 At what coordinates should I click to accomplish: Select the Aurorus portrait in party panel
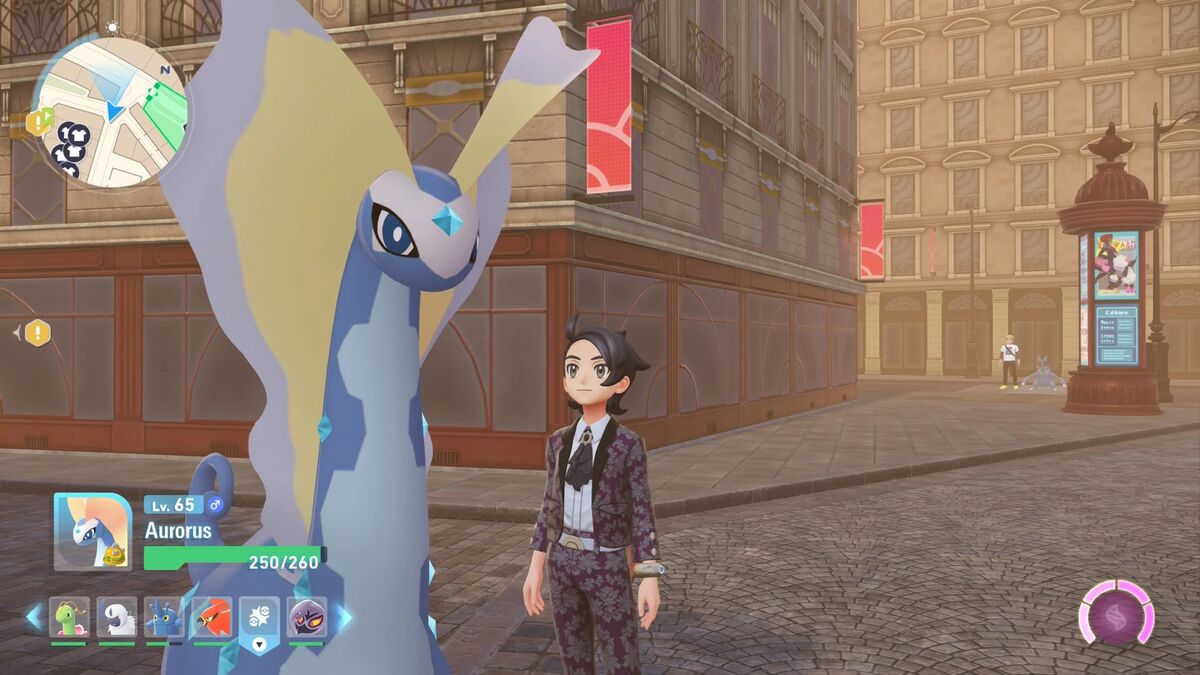coord(92,532)
